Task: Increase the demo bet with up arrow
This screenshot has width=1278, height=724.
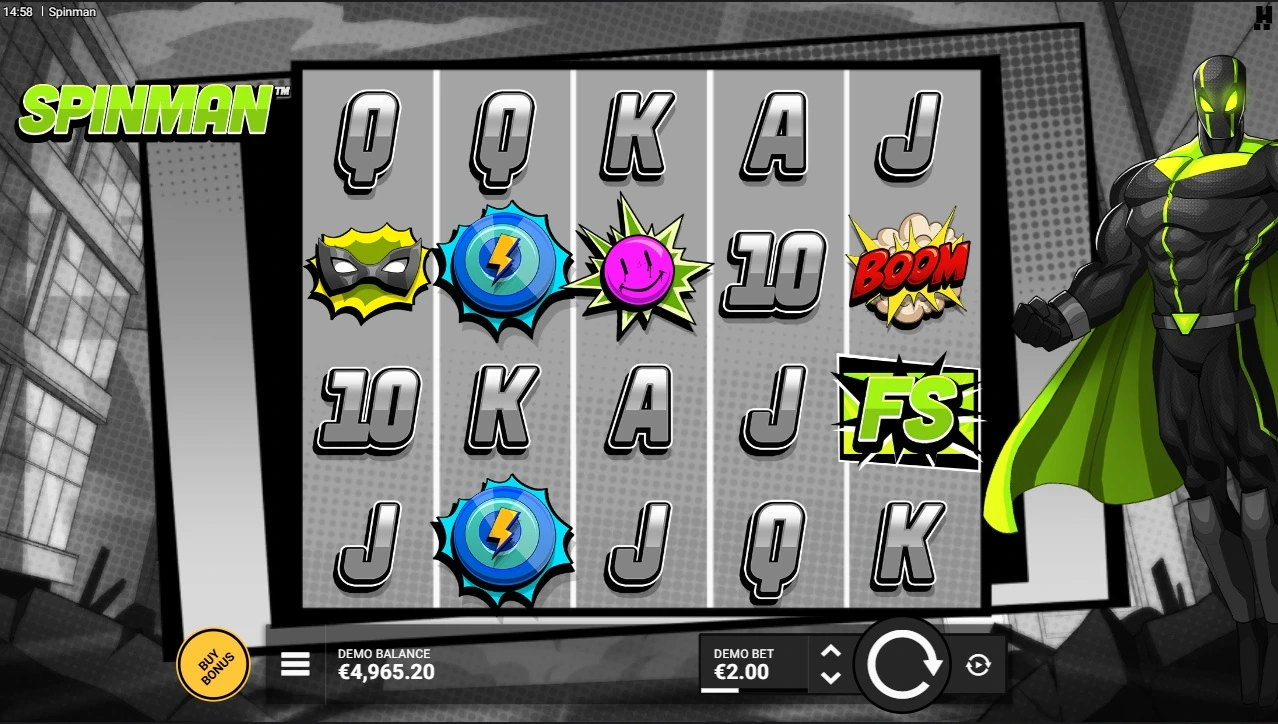Action: [830, 652]
